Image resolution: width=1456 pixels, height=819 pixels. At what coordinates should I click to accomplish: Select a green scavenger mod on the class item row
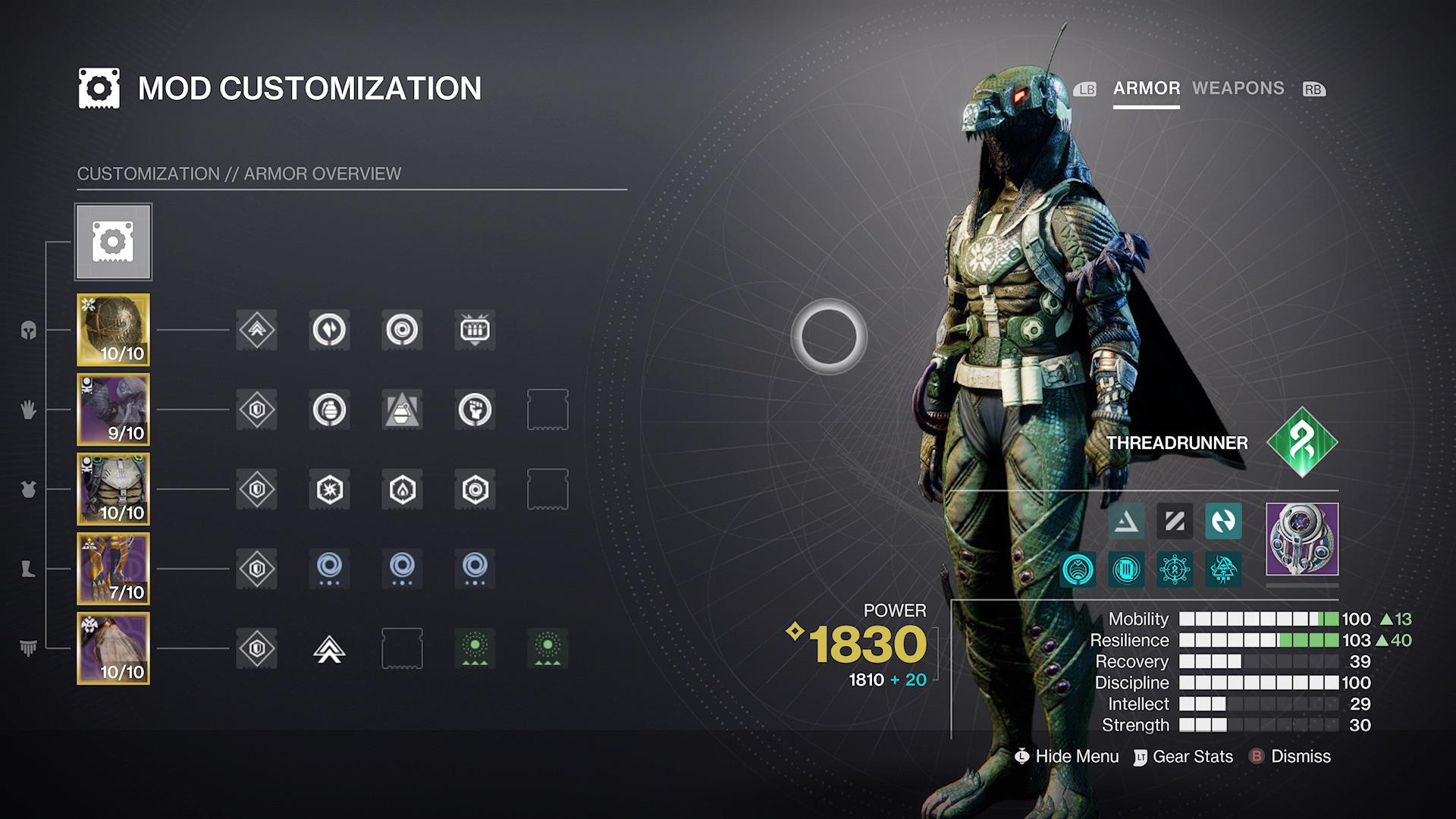point(475,648)
